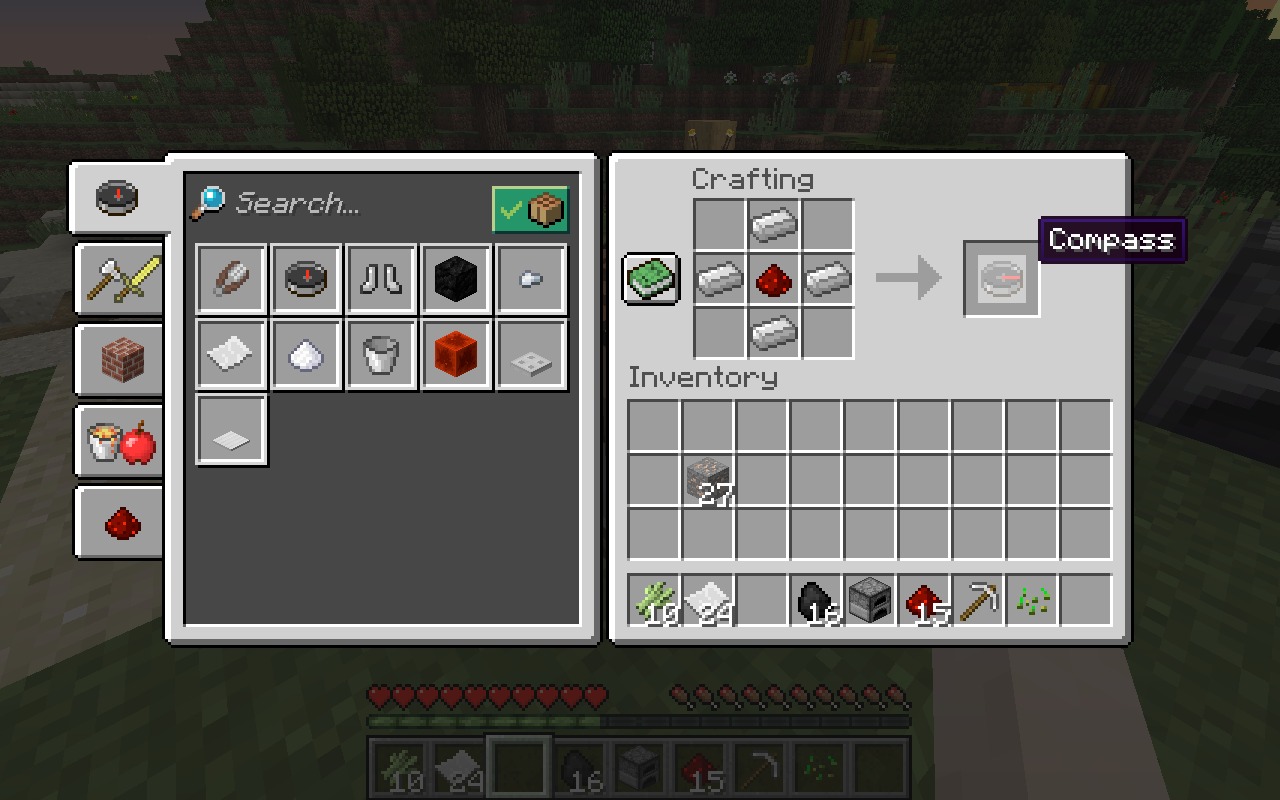Toggle the show-craftable-only filter button
The height and width of the screenshot is (800, 1280).
click(530, 210)
